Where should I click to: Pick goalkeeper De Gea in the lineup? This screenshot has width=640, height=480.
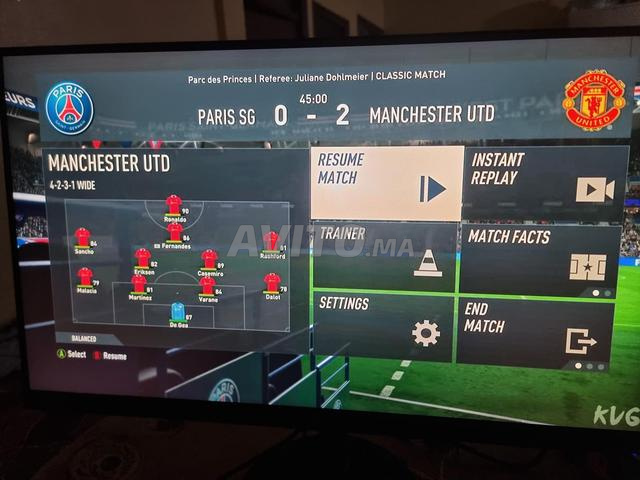(x=178, y=312)
